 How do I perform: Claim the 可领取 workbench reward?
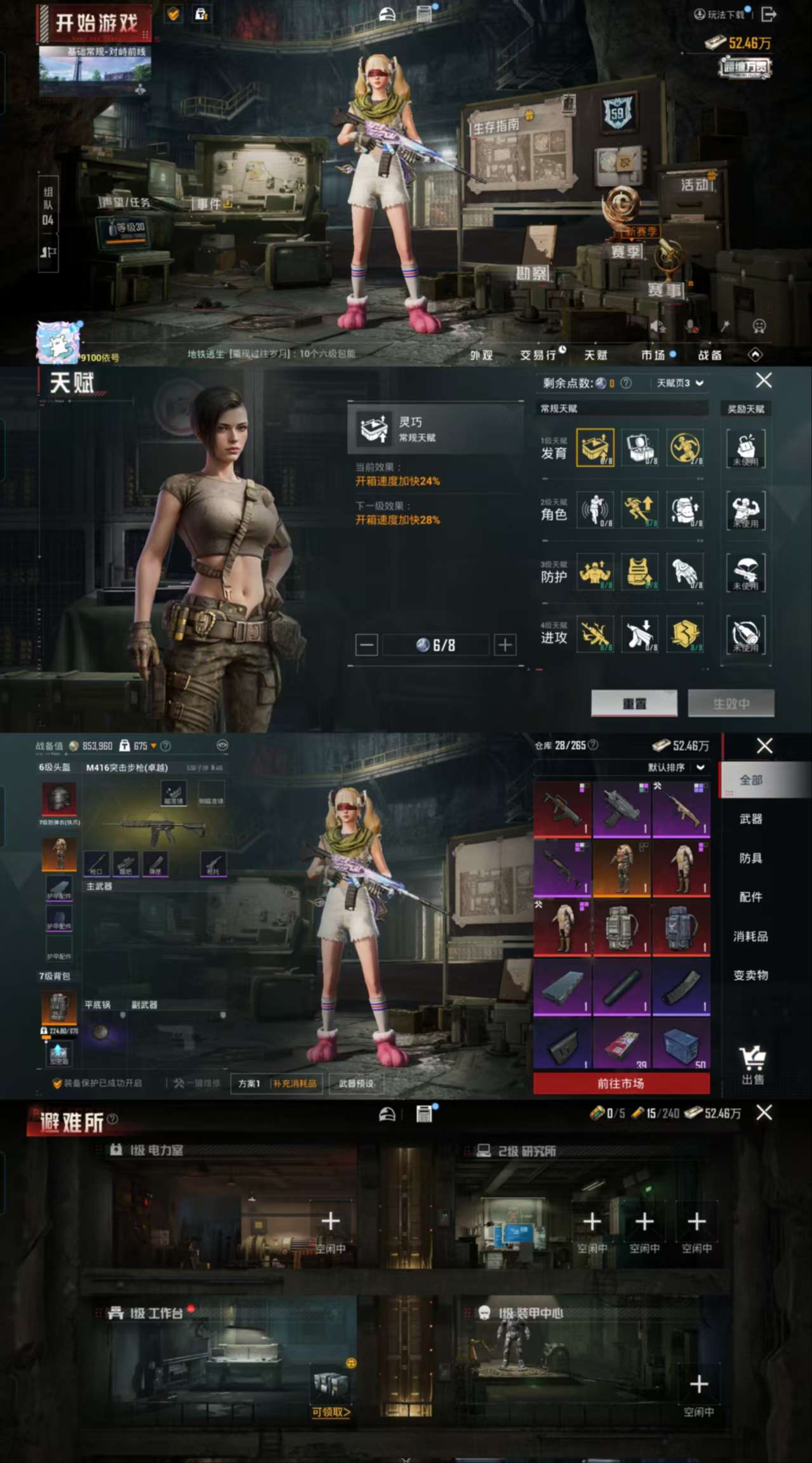[331, 1412]
